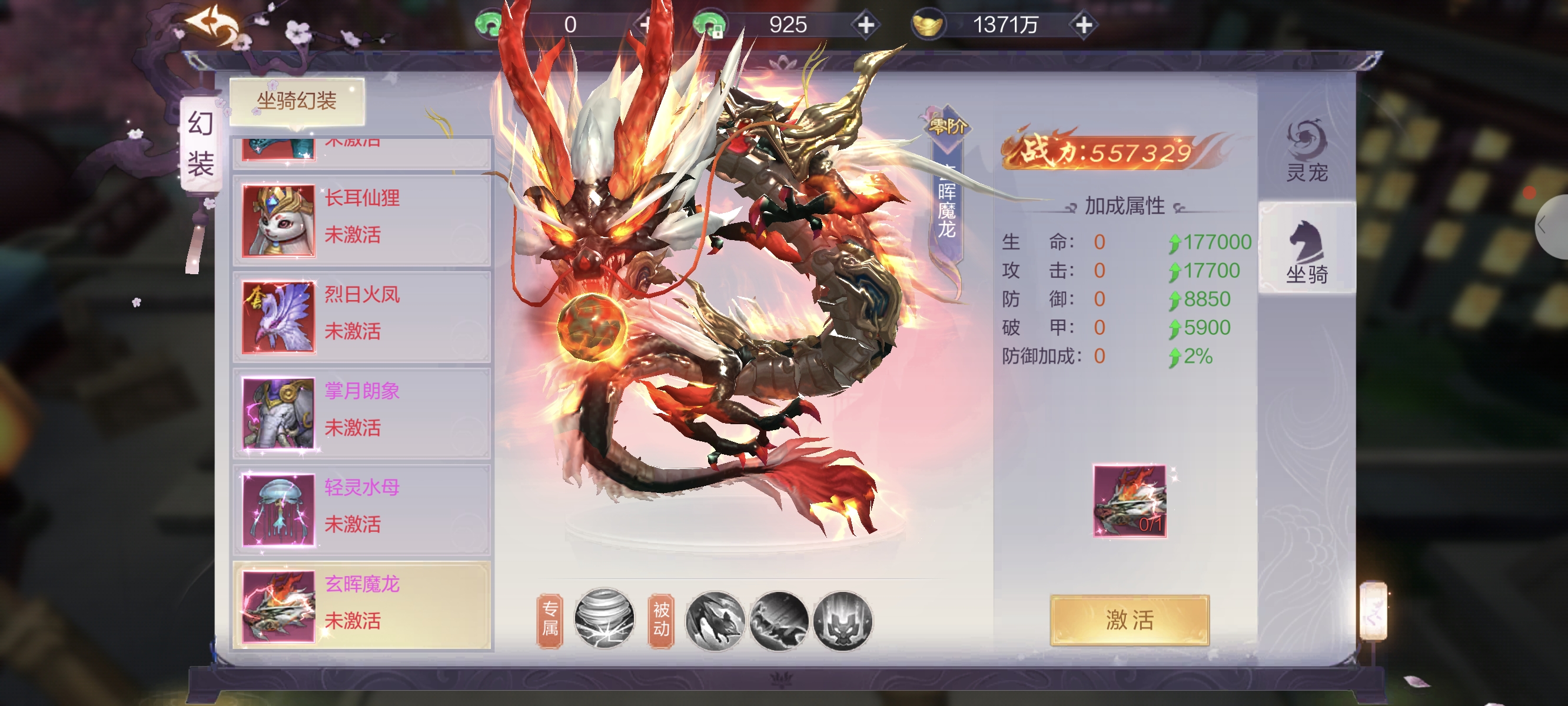This screenshot has height=706, width=1568.
Task: Activate the mount with the 激活 button
Action: [1129, 620]
